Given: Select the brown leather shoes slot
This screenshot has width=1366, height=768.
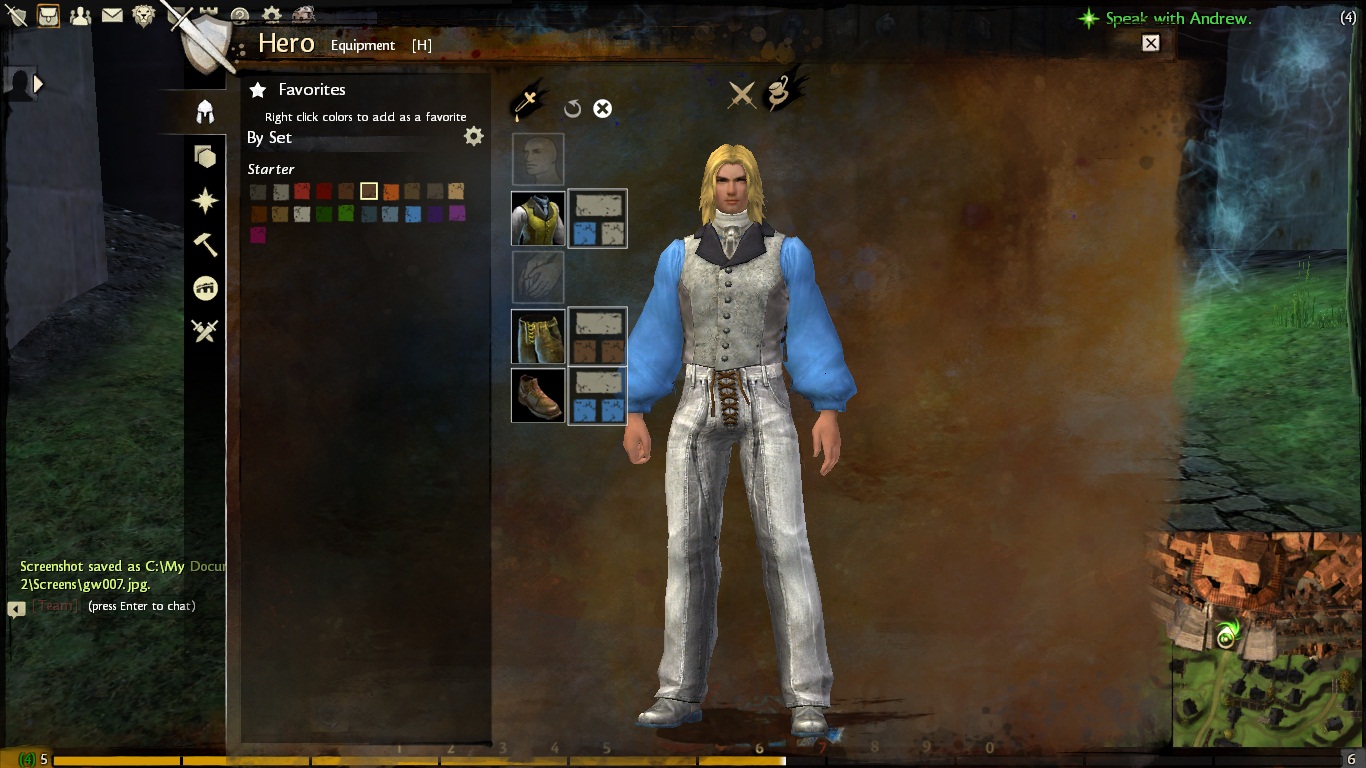Looking at the screenshot, I should (x=538, y=396).
